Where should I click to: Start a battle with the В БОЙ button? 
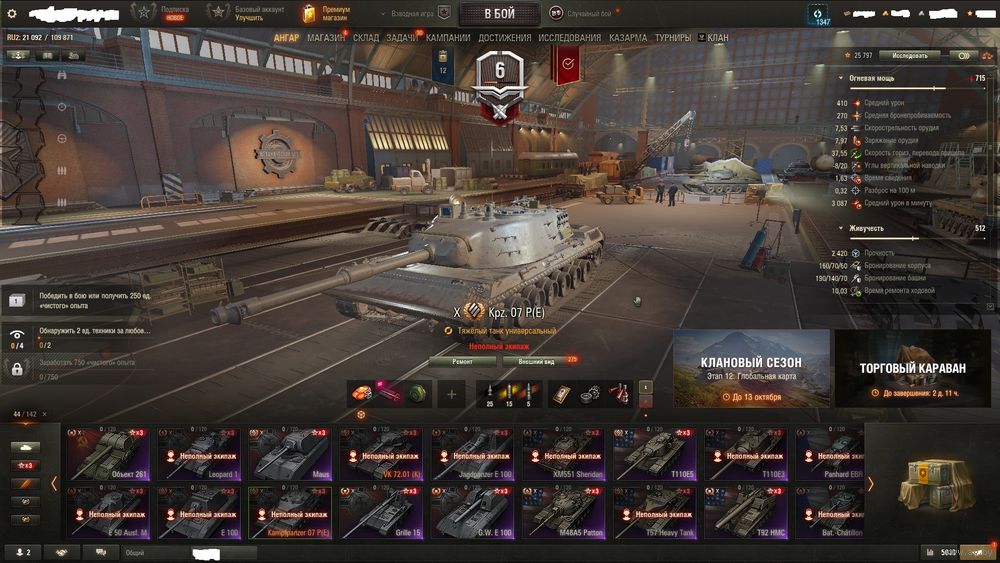tap(499, 13)
